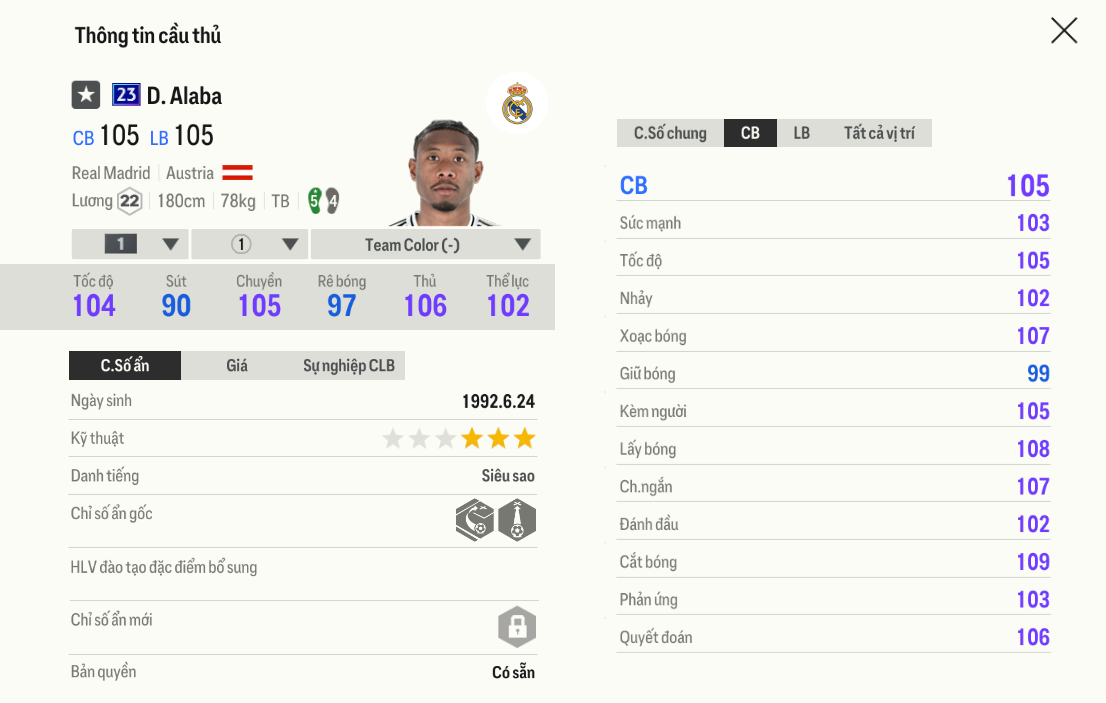Close the player information window
1106x703 pixels.
1064,31
